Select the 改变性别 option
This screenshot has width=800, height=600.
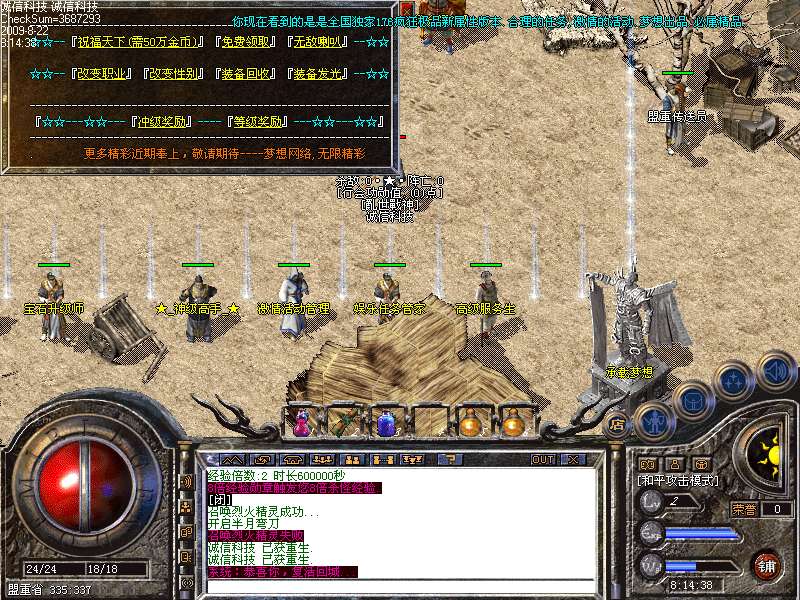[x=174, y=74]
